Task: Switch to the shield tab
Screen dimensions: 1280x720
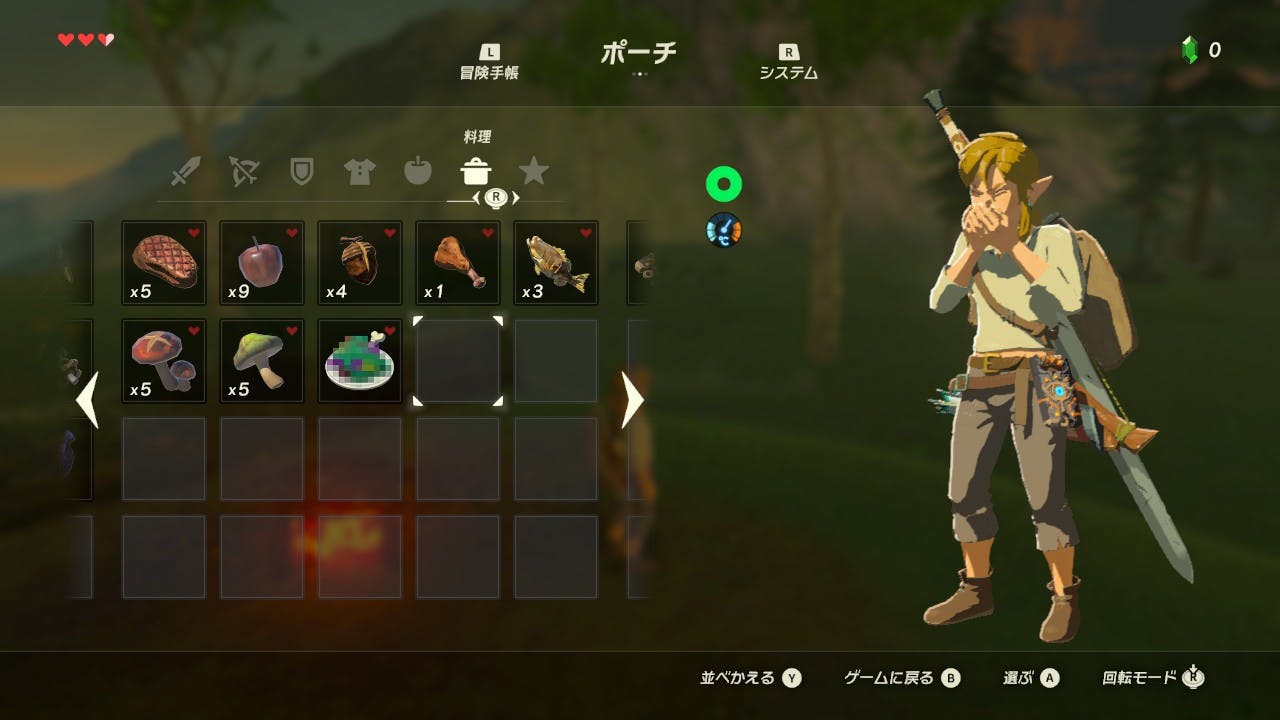Action: [301, 172]
